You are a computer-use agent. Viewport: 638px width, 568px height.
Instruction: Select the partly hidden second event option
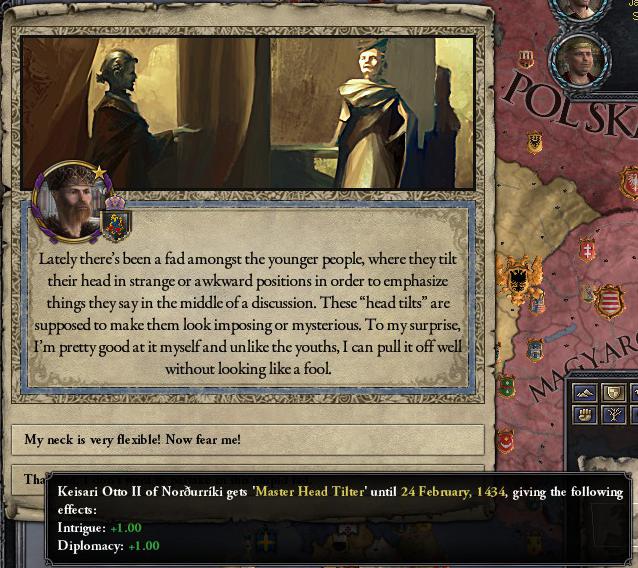[x=30, y=479]
